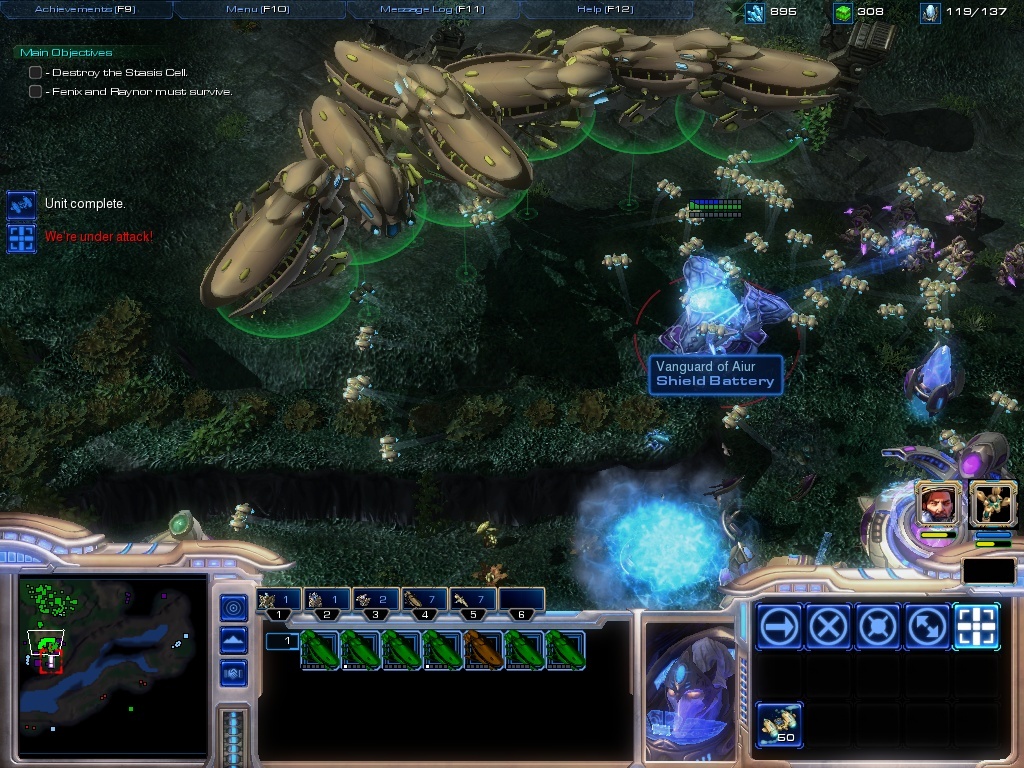The height and width of the screenshot is (768, 1024).
Task: Select Fenix's hero portrait
Action: (992, 503)
